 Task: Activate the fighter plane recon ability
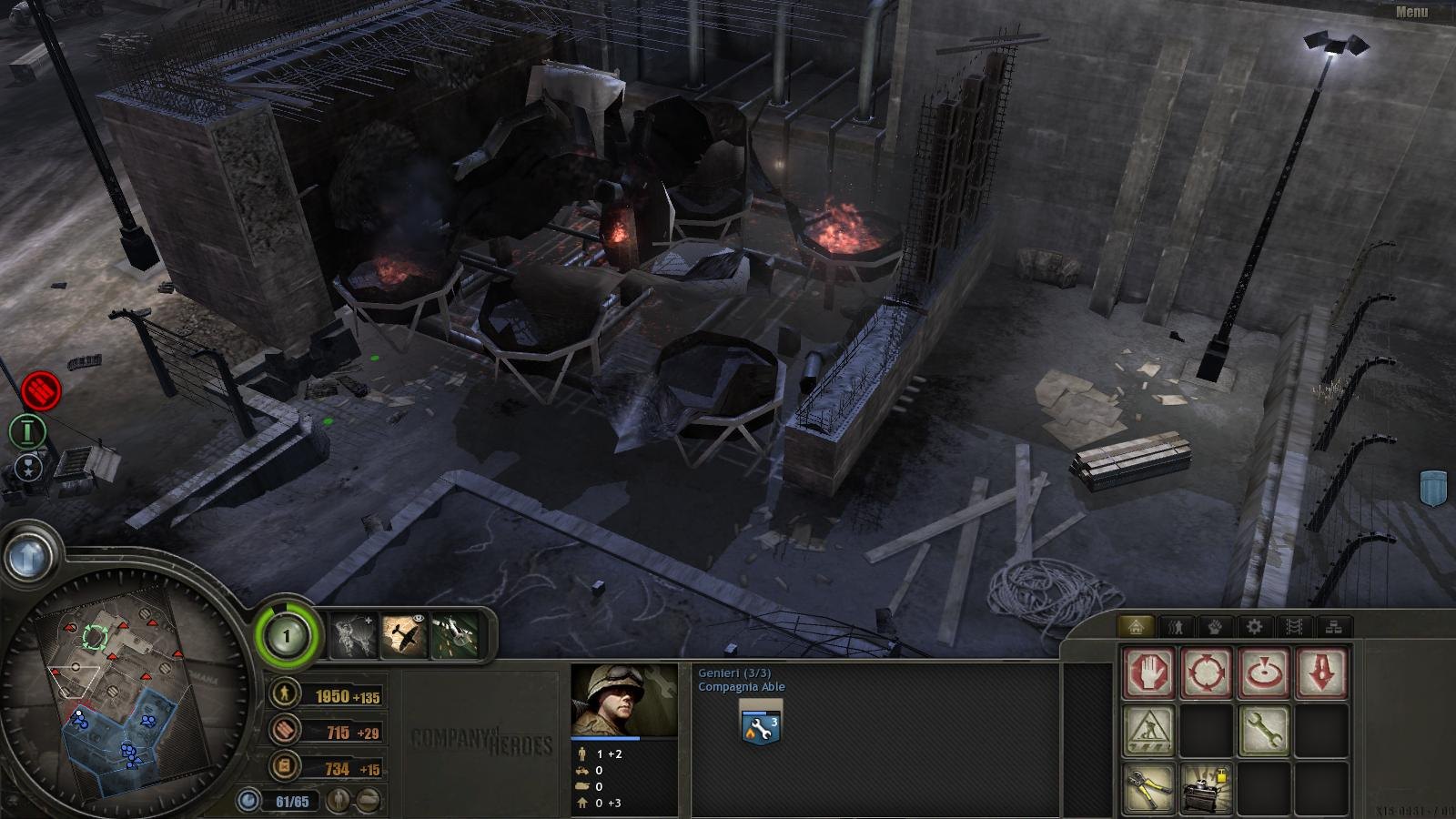click(x=404, y=635)
